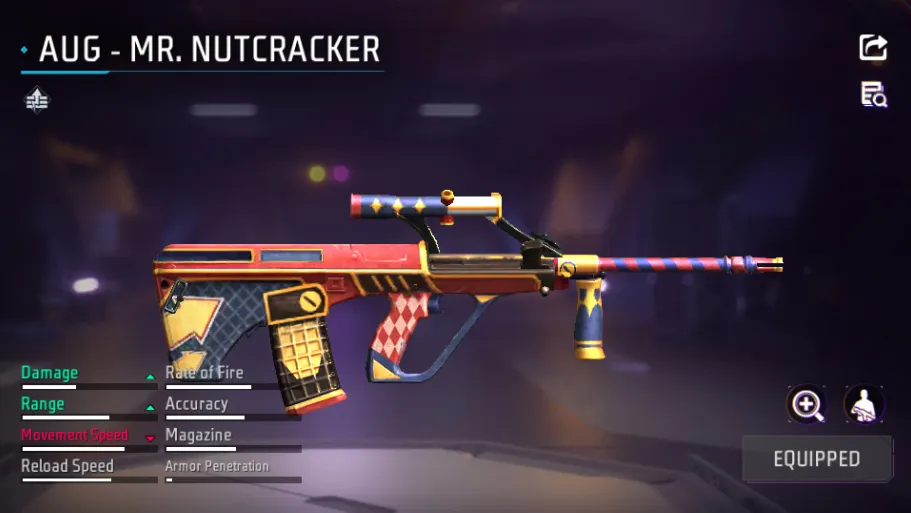Click the EQUIPPED button
The width and height of the screenshot is (911, 513).
(x=816, y=459)
